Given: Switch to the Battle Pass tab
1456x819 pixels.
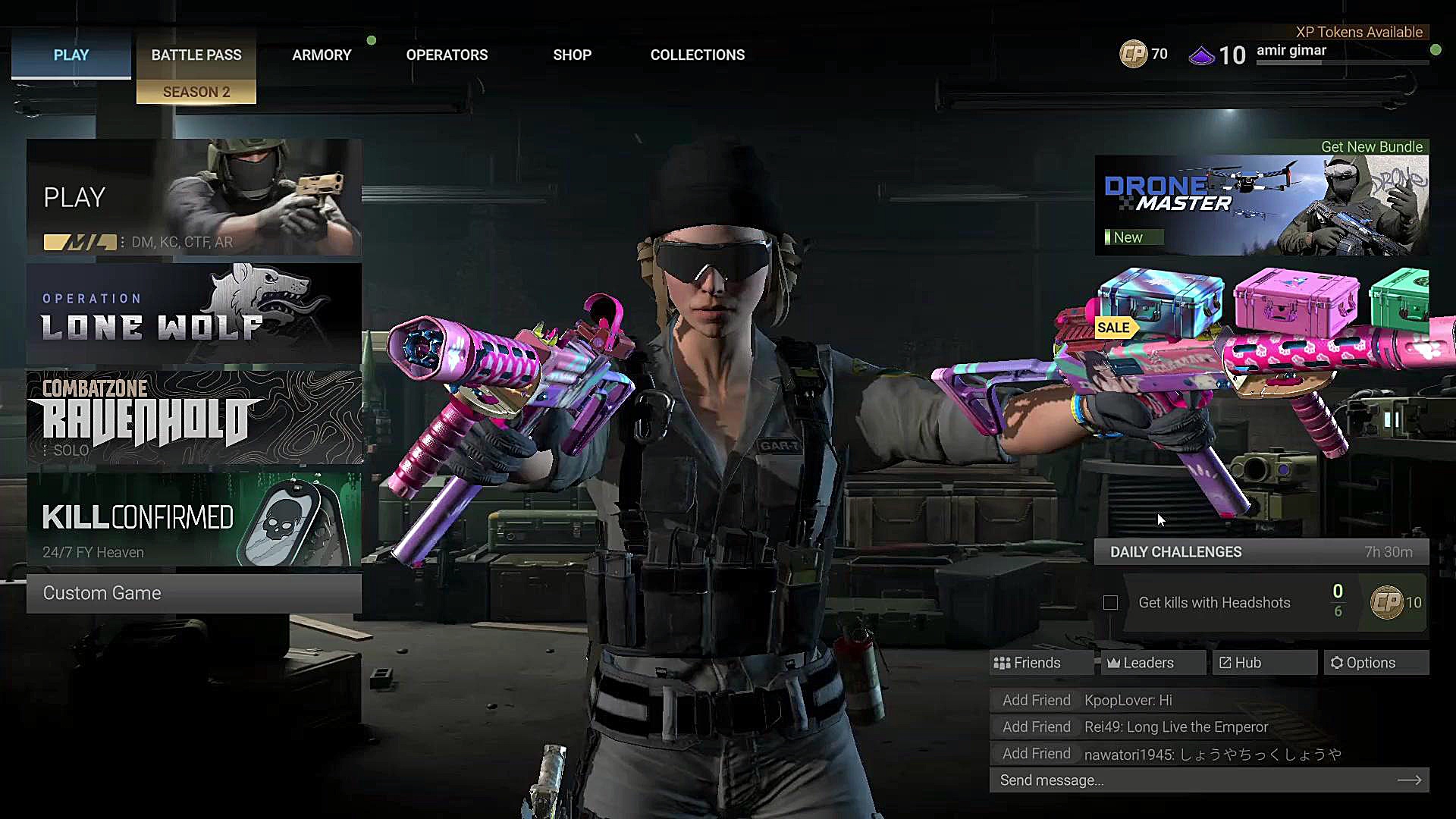Looking at the screenshot, I should tap(196, 55).
